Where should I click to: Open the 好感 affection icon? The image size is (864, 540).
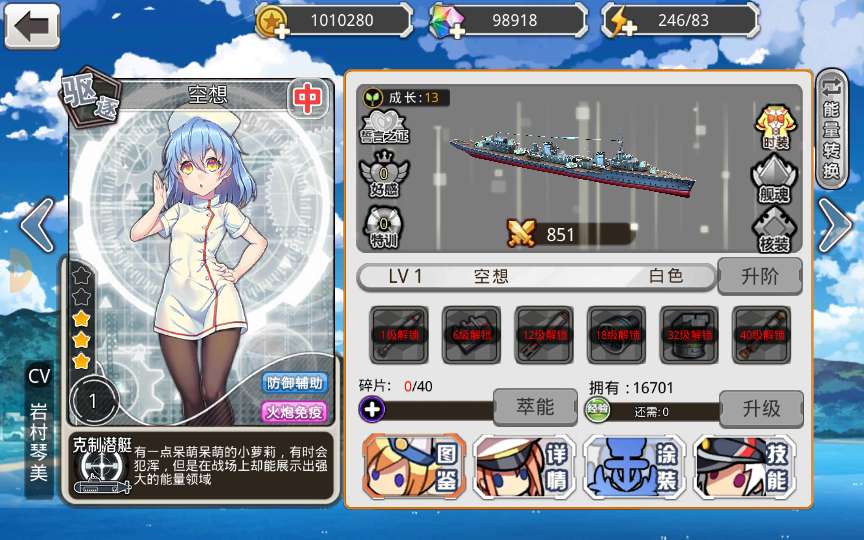tap(384, 174)
